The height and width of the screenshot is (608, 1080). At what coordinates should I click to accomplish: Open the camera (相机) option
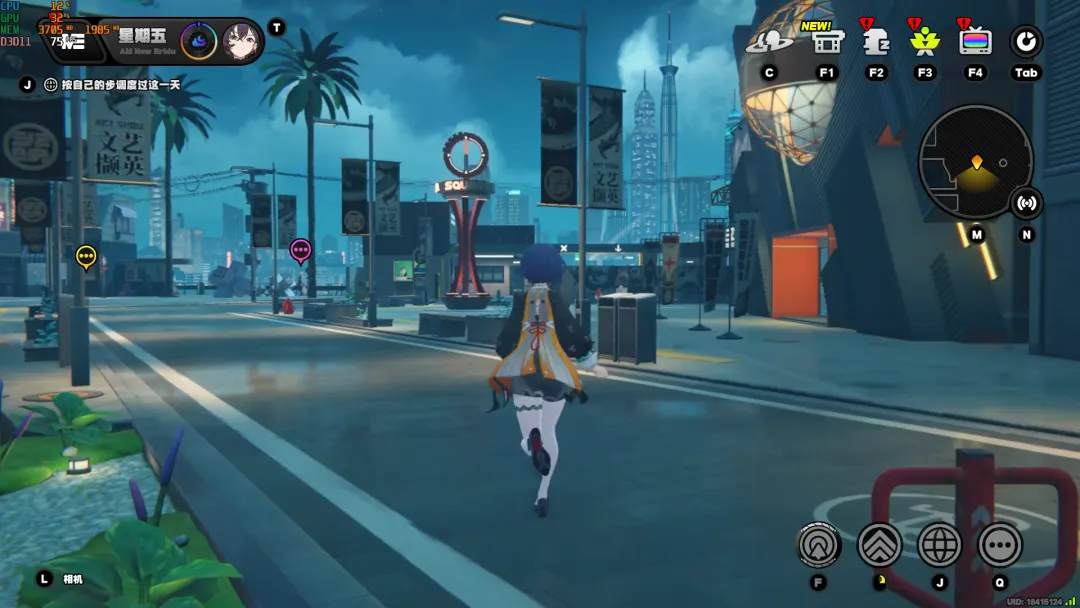click(x=72, y=579)
